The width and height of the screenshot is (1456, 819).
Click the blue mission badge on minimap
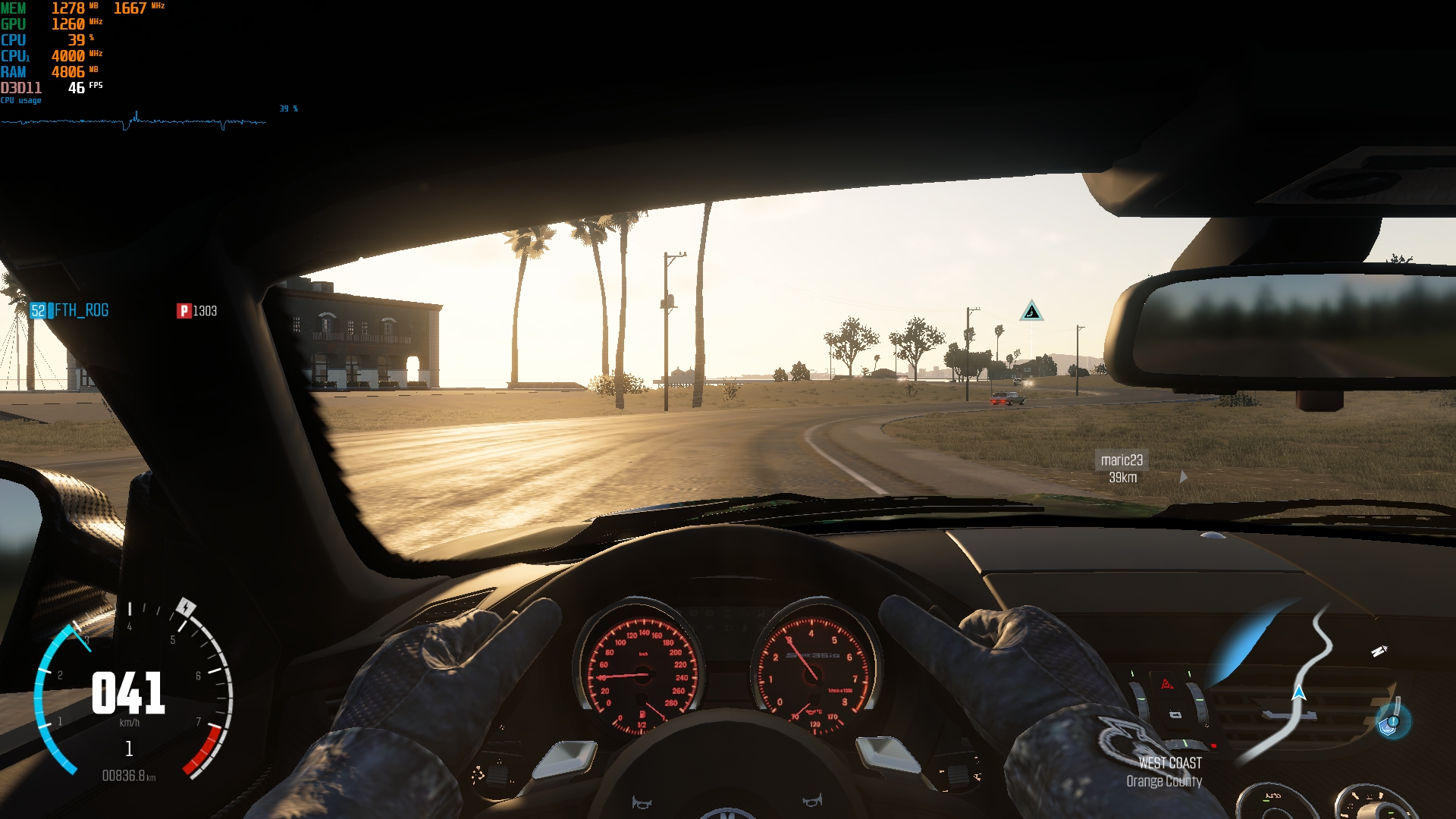click(1392, 721)
